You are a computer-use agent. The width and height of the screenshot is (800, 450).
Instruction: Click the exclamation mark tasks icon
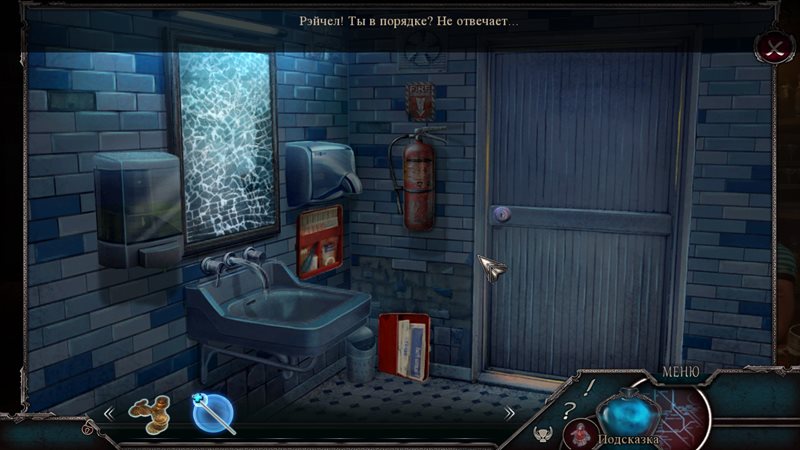pyautogui.click(x=590, y=385)
